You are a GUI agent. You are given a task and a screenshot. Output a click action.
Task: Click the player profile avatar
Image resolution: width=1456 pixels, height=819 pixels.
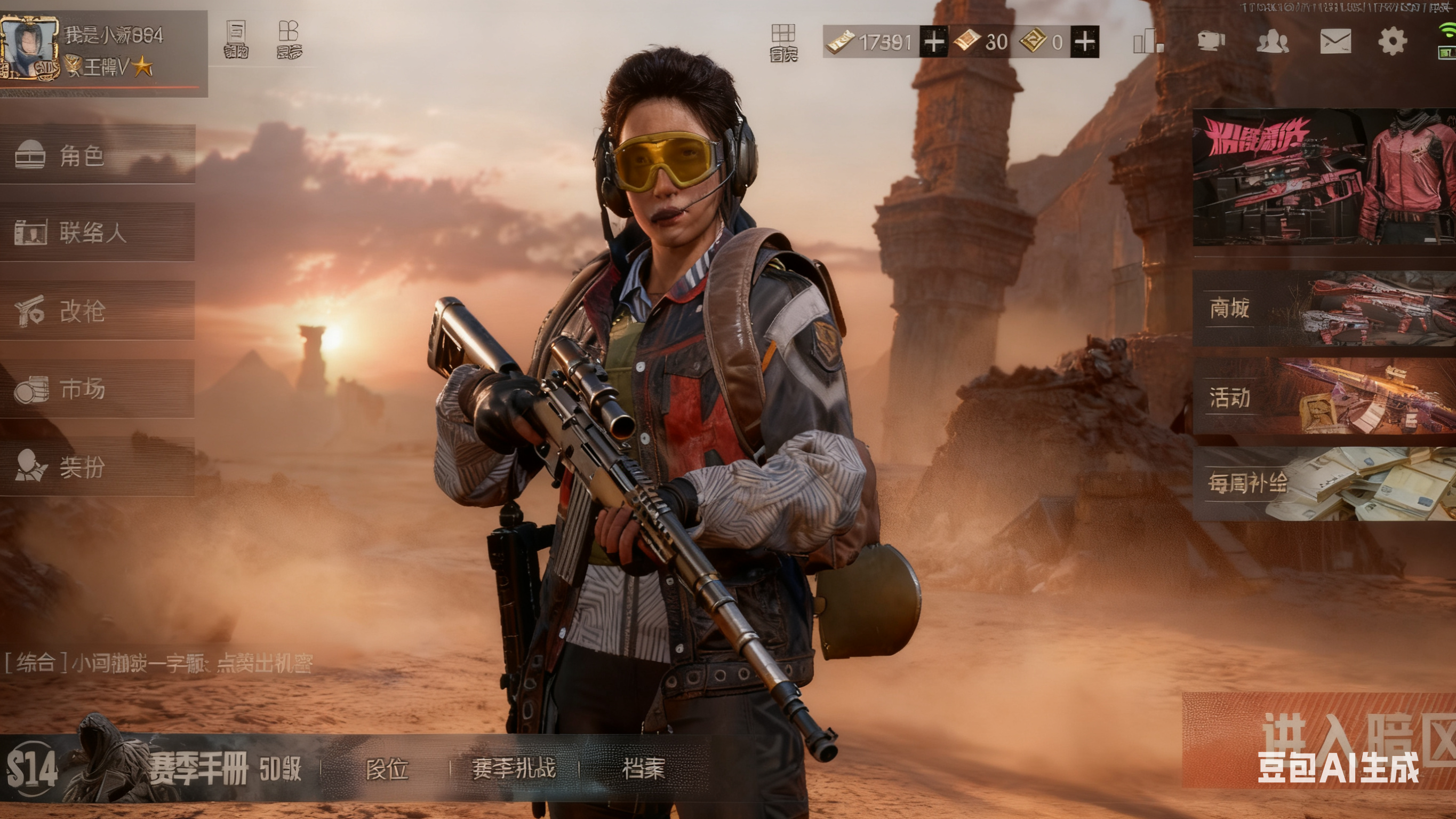29,48
